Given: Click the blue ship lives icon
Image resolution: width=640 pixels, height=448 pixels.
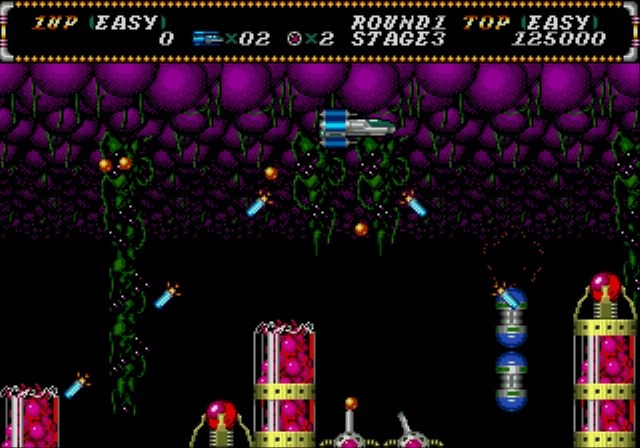Looking at the screenshot, I should (207, 39).
